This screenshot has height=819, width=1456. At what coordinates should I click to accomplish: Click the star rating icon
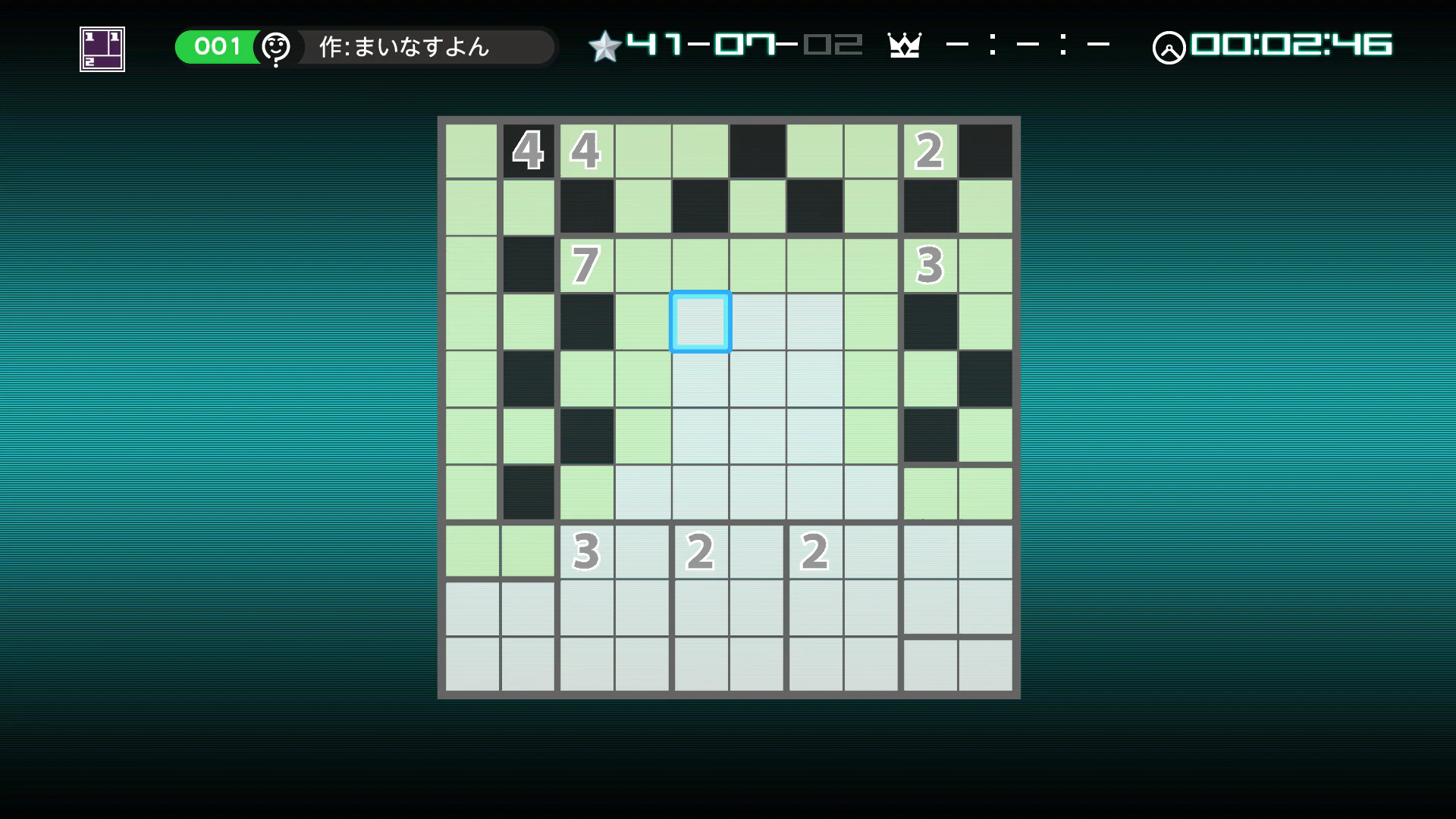coord(604,45)
